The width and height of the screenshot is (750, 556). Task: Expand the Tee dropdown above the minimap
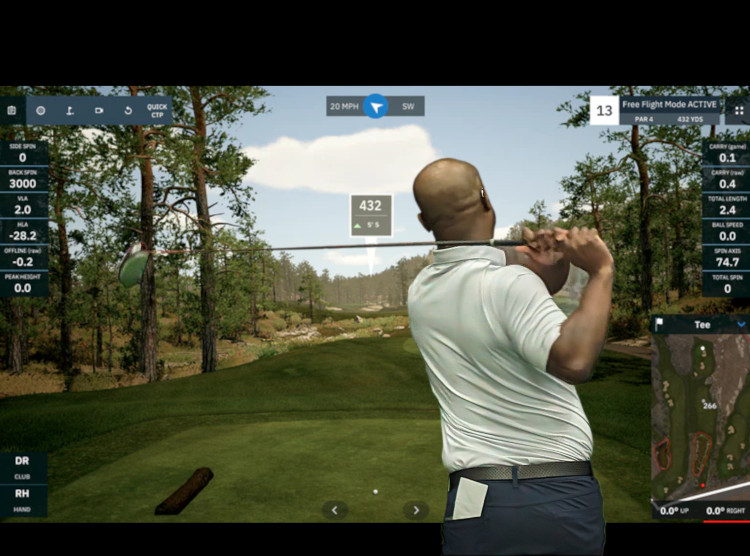click(741, 324)
